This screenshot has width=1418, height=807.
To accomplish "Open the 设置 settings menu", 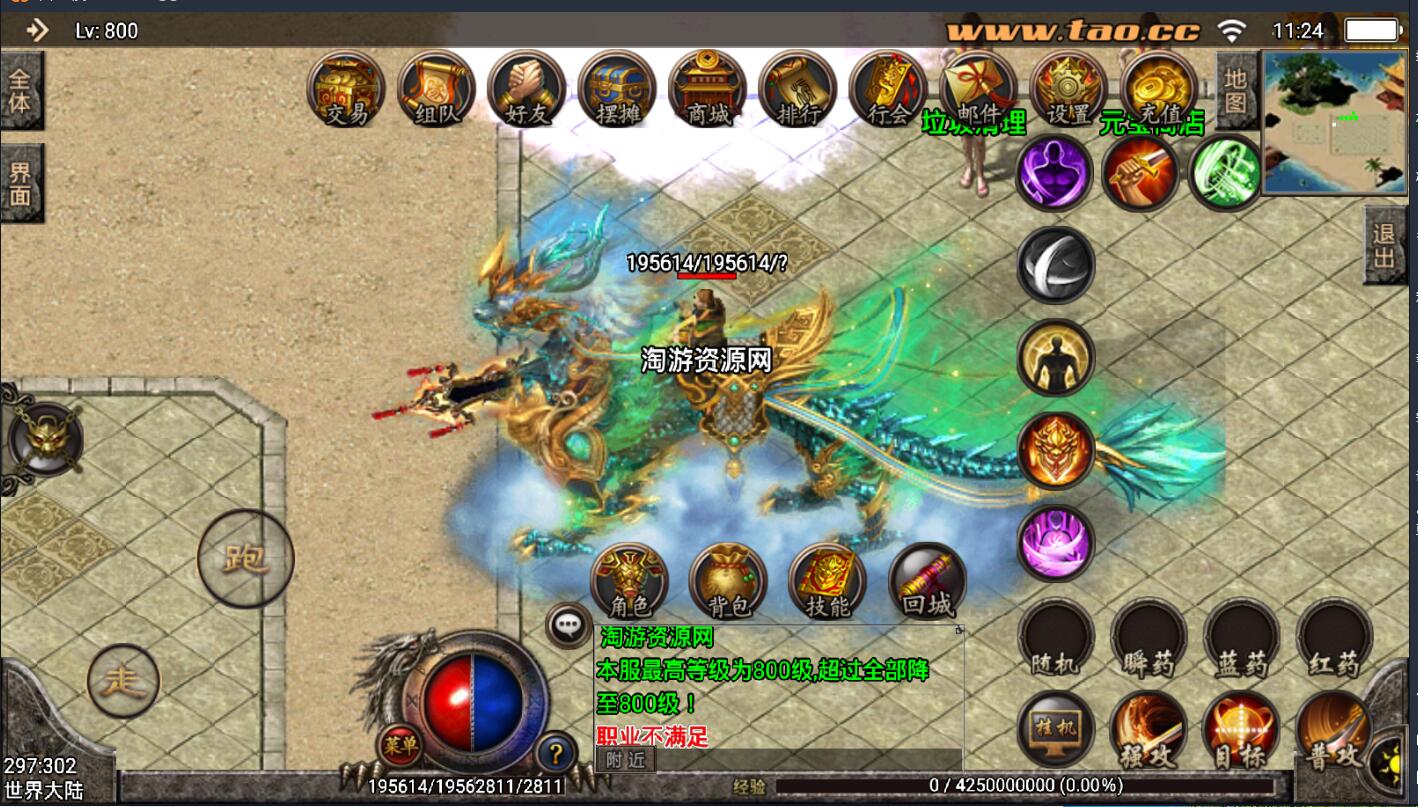I will pyautogui.click(x=1068, y=88).
